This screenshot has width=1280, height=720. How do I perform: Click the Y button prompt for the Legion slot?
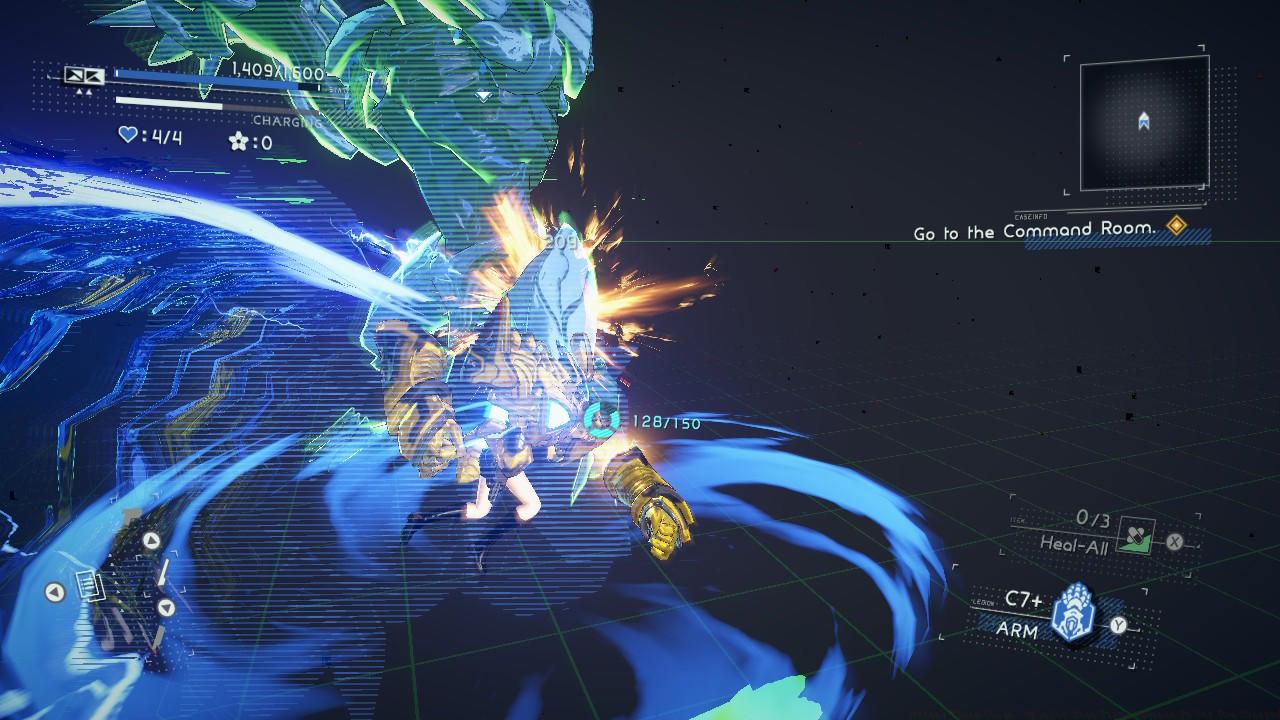point(1118,626)
